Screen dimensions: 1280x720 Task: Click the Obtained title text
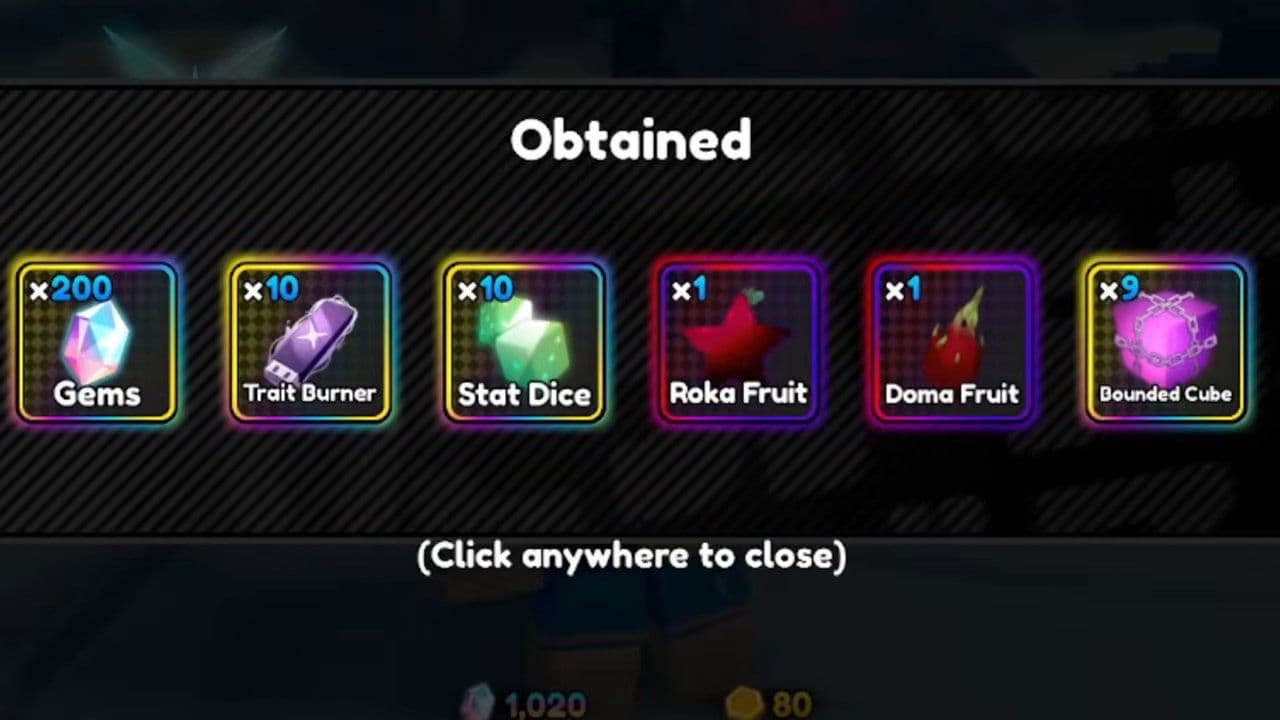(632, 140)
